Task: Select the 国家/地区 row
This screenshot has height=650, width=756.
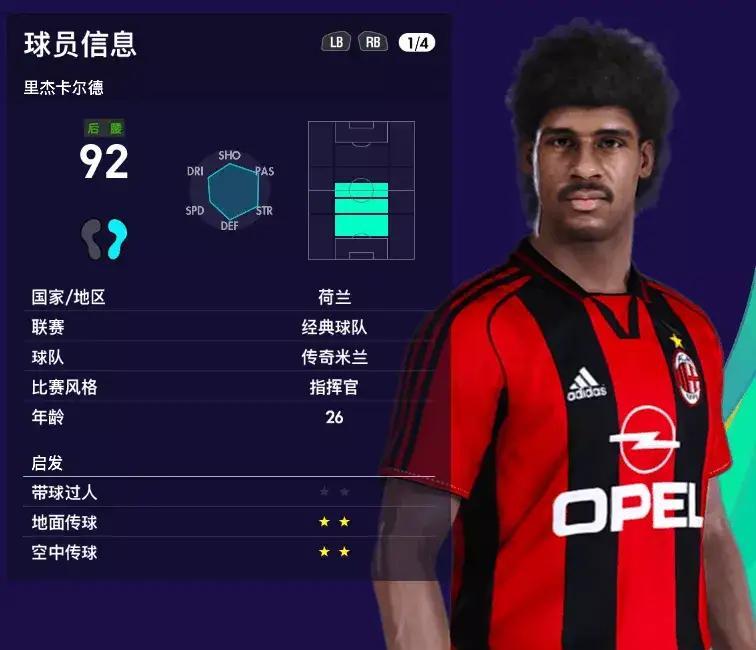Action: pyautogui.click(x=232, y=297)
